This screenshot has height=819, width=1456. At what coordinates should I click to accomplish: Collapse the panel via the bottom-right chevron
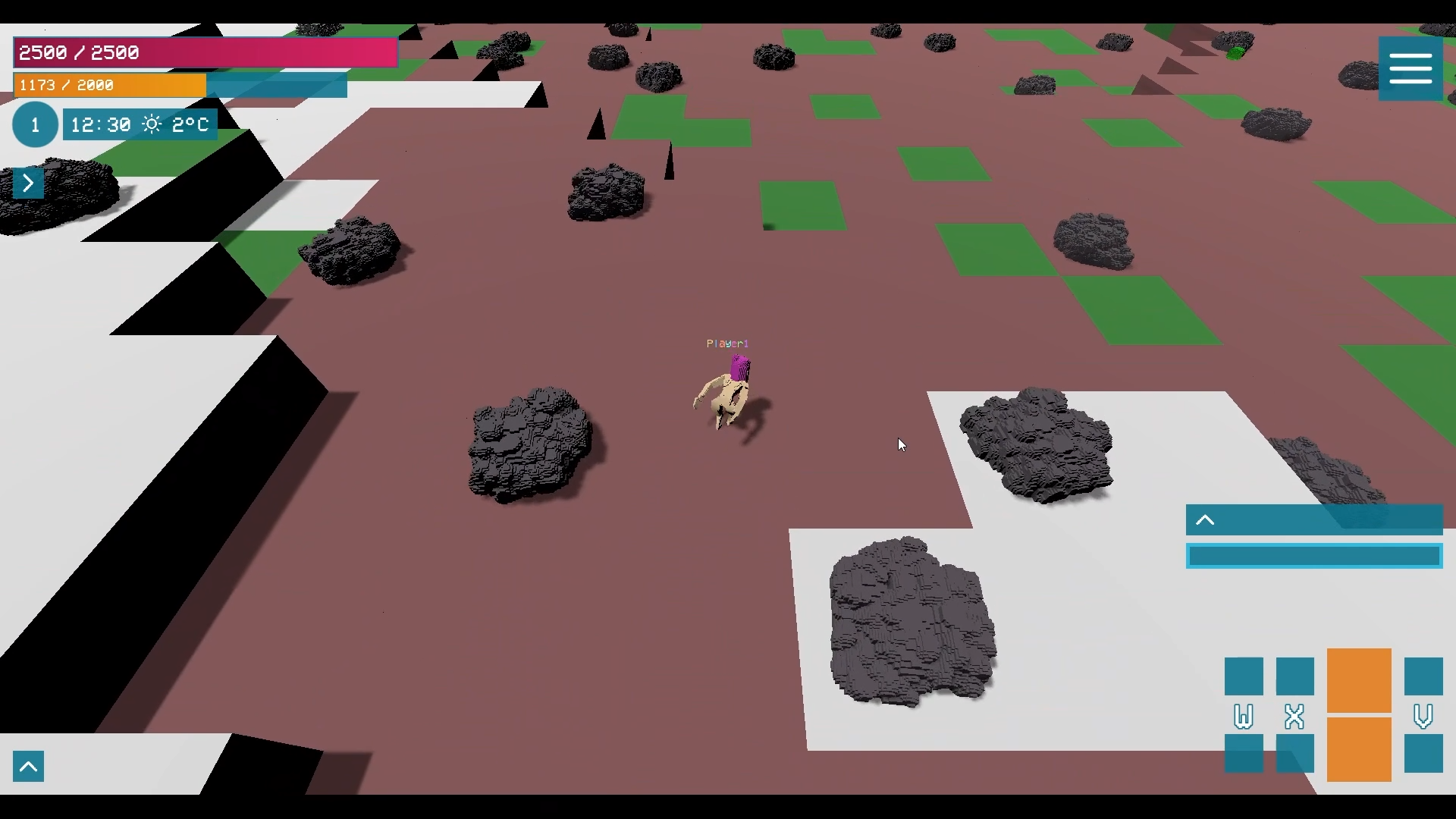tap(1205, 519)
